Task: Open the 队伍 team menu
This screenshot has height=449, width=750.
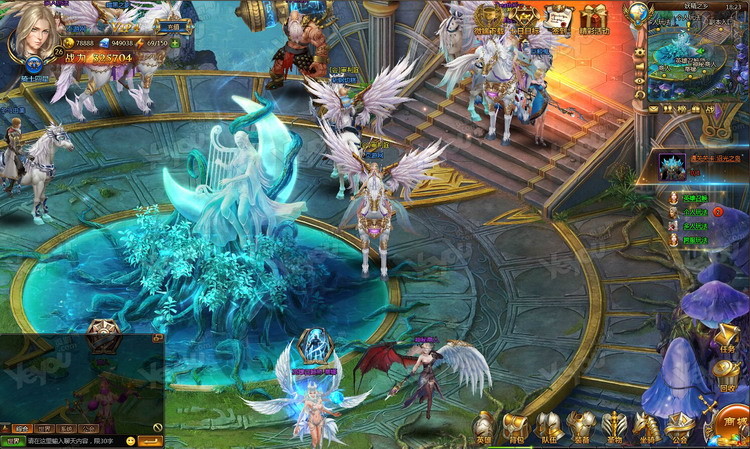Action: coord(548,425)
